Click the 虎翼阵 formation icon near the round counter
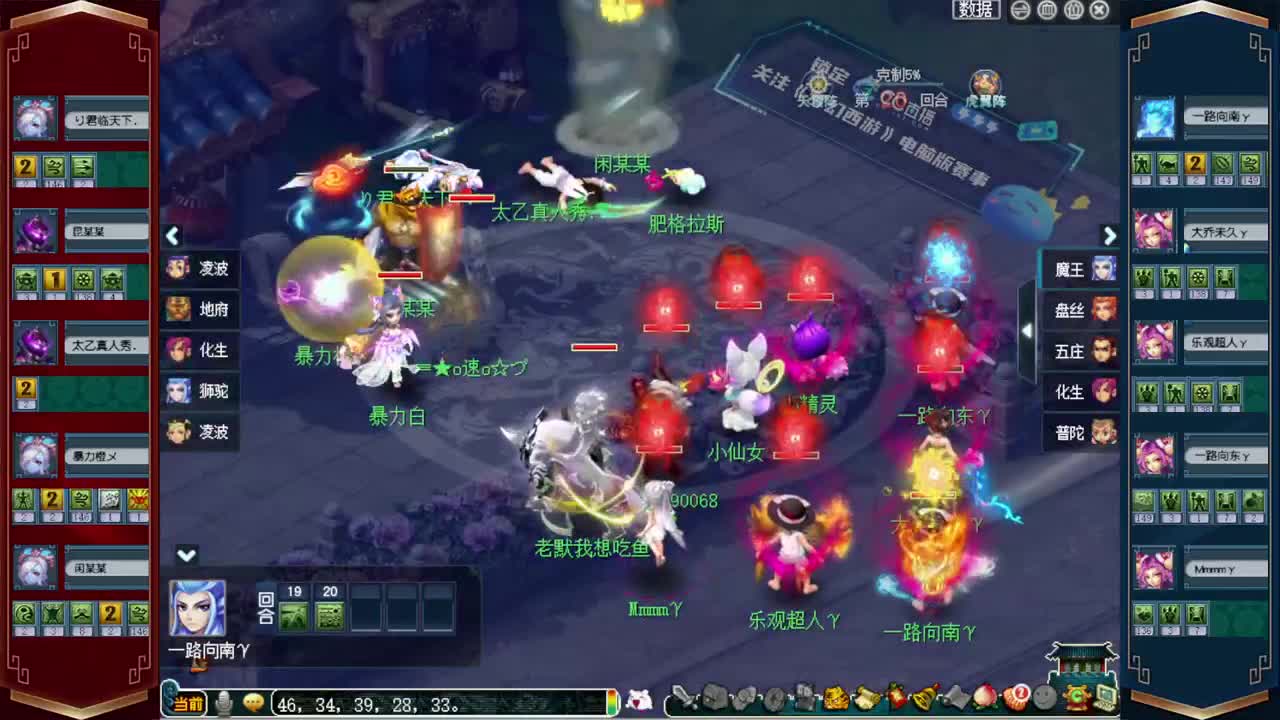This screenshot has height=720, width=1280. (985, 82)
